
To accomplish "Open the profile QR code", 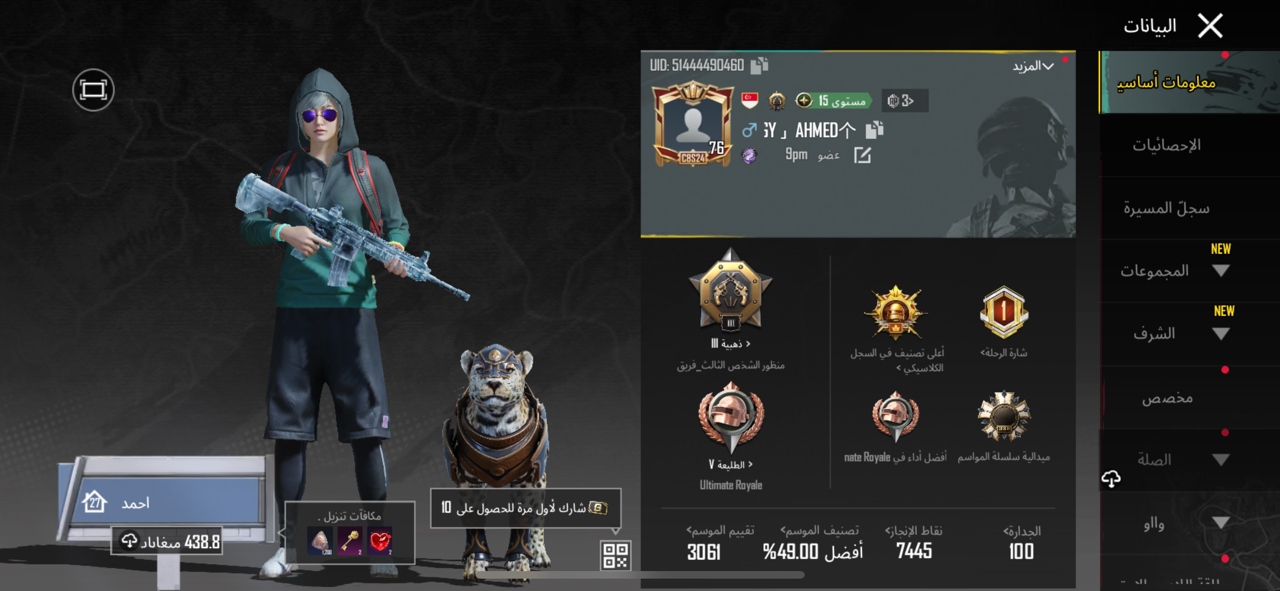I will (615, 555).
